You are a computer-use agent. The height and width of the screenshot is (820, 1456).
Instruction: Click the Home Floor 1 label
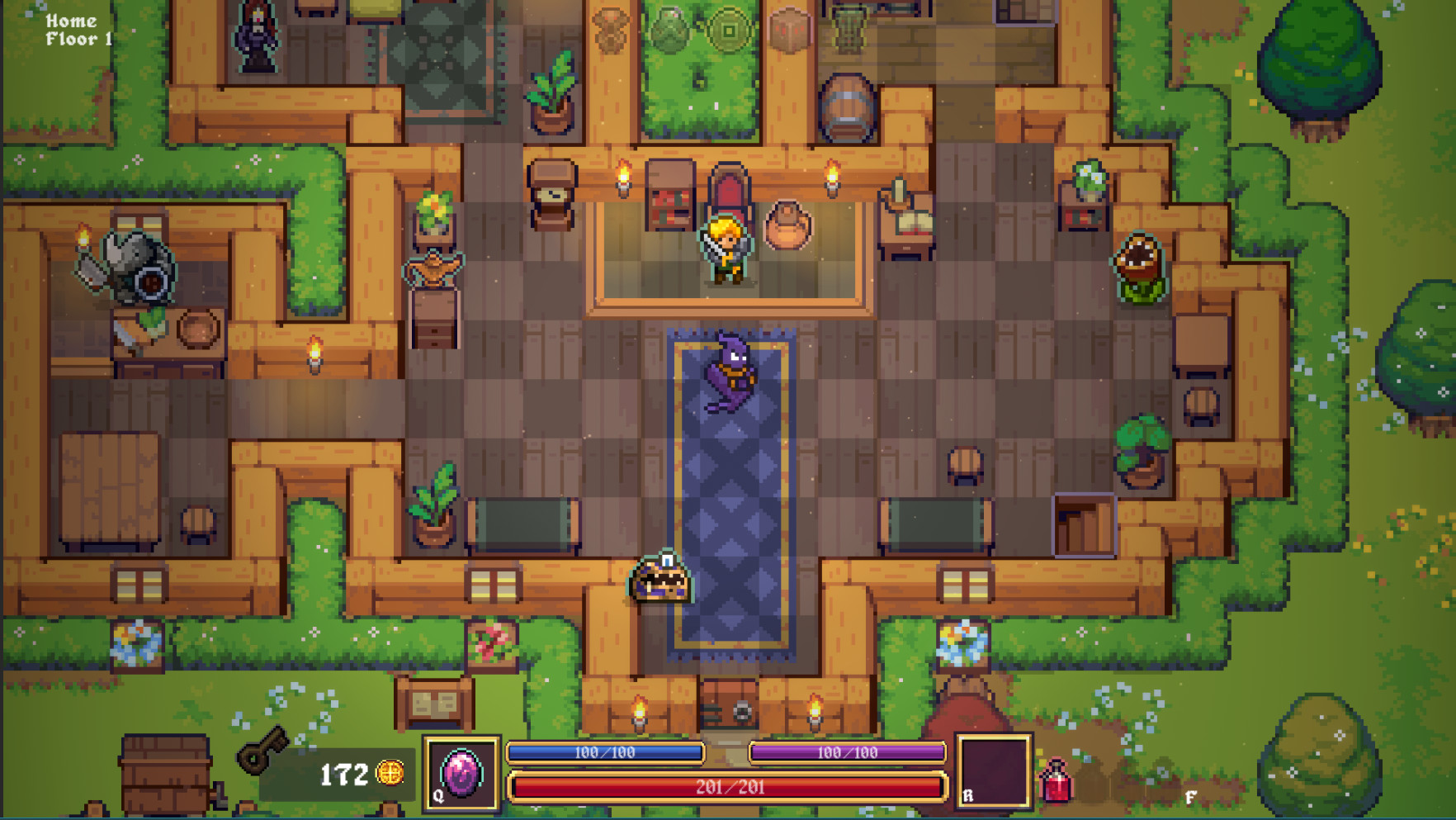pyautogui.click(x=78, y=29)
